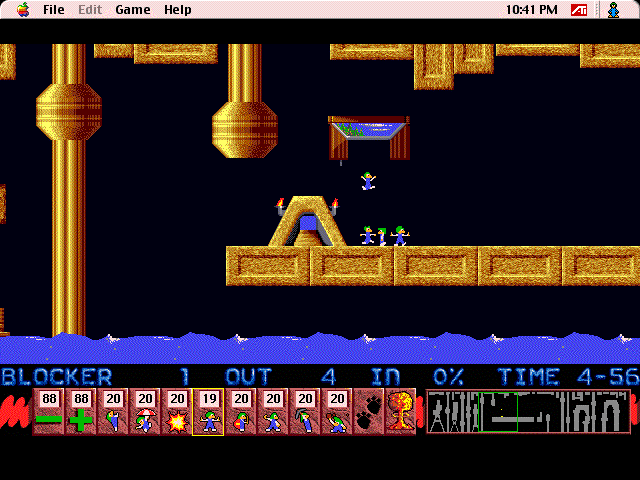Select the Digger skill
The image size is (640, 480).
(x=336, y=412)
